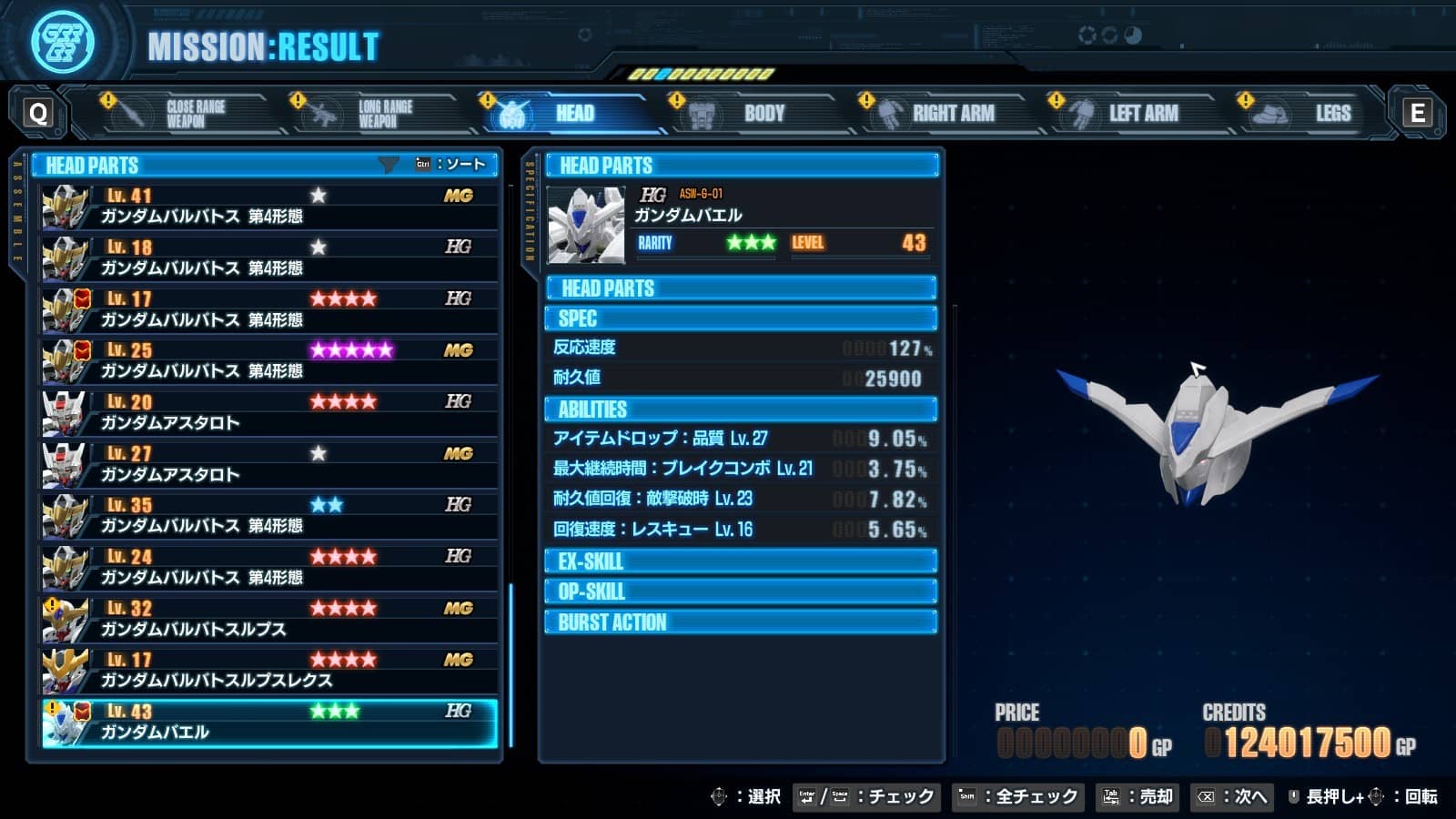The width and height of the screenshot is (1456, 819).
Task: Switch to the BODY equipment tab
Action: pos(763,113)
